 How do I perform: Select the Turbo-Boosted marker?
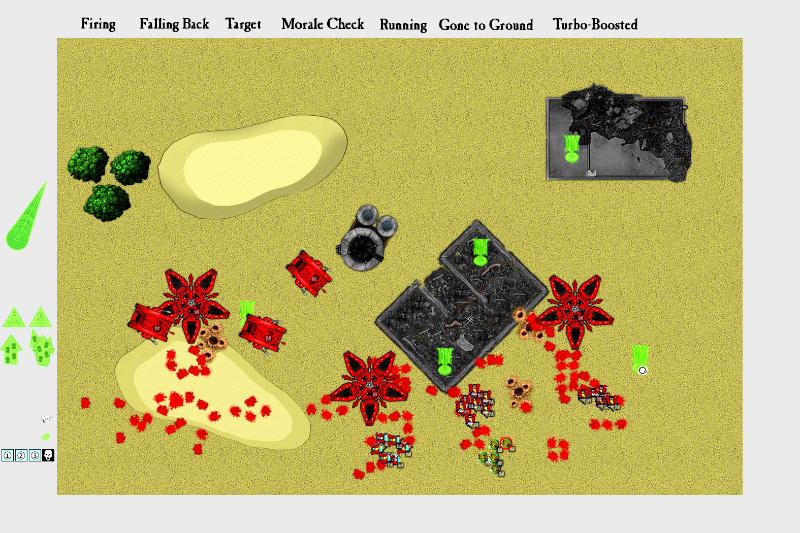click(x=595, y=24)
